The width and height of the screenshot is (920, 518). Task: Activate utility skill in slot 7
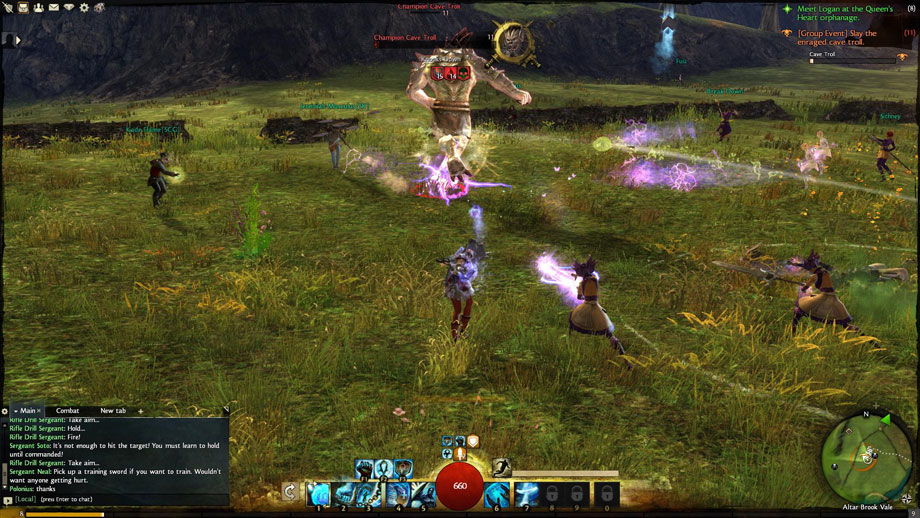tap(526, 494)
